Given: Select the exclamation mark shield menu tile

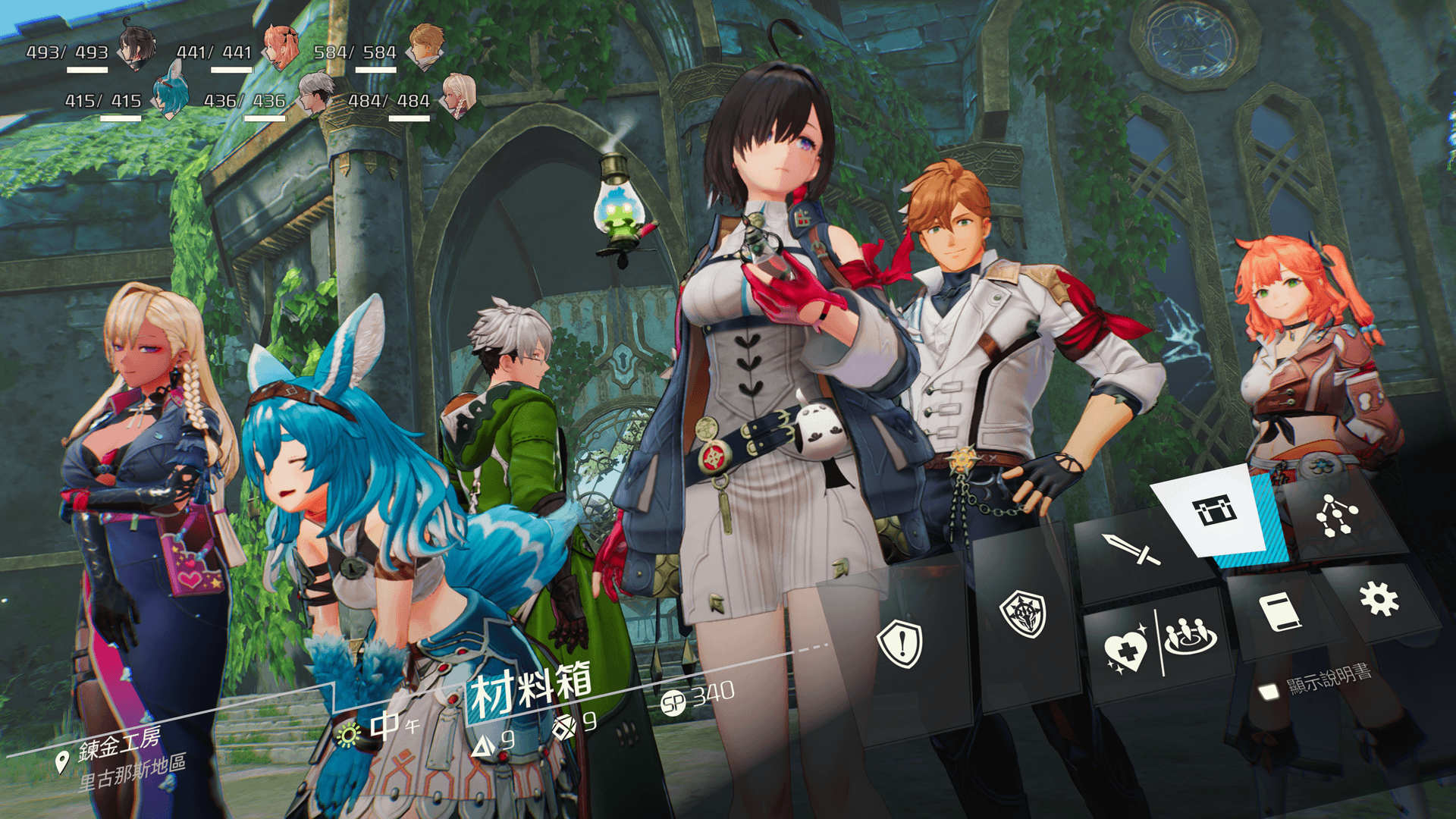Looking at the screenshot, I should 900,645.
